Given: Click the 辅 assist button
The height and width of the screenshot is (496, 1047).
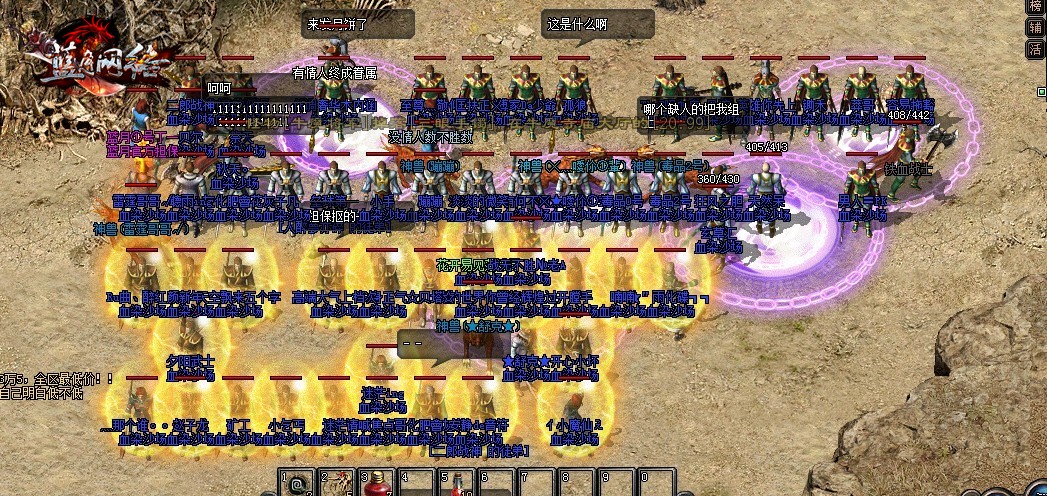Looking at the screenshot, I should click(x=1036, y=27).
